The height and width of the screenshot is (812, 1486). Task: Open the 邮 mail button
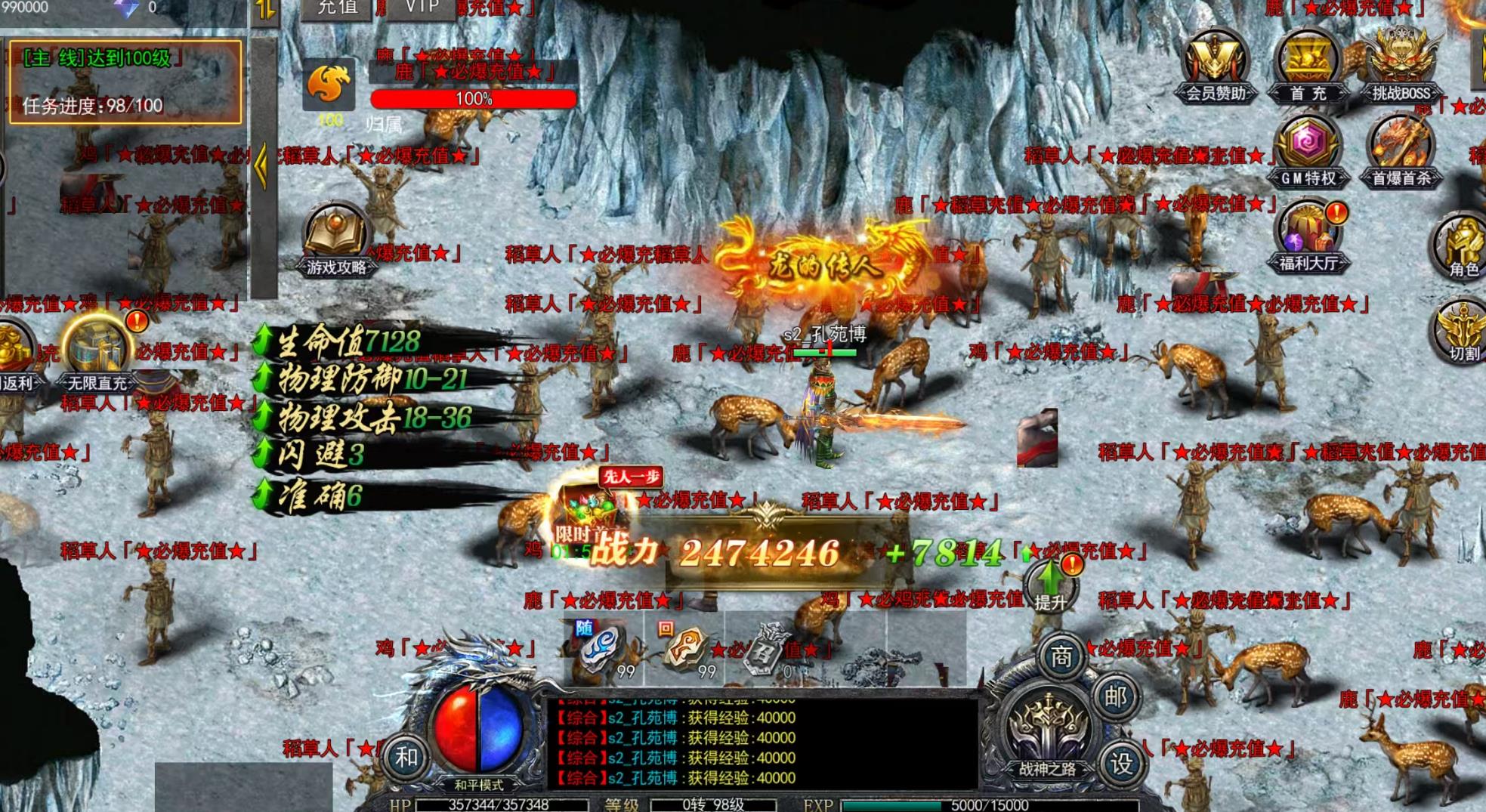coord(1115,696)
